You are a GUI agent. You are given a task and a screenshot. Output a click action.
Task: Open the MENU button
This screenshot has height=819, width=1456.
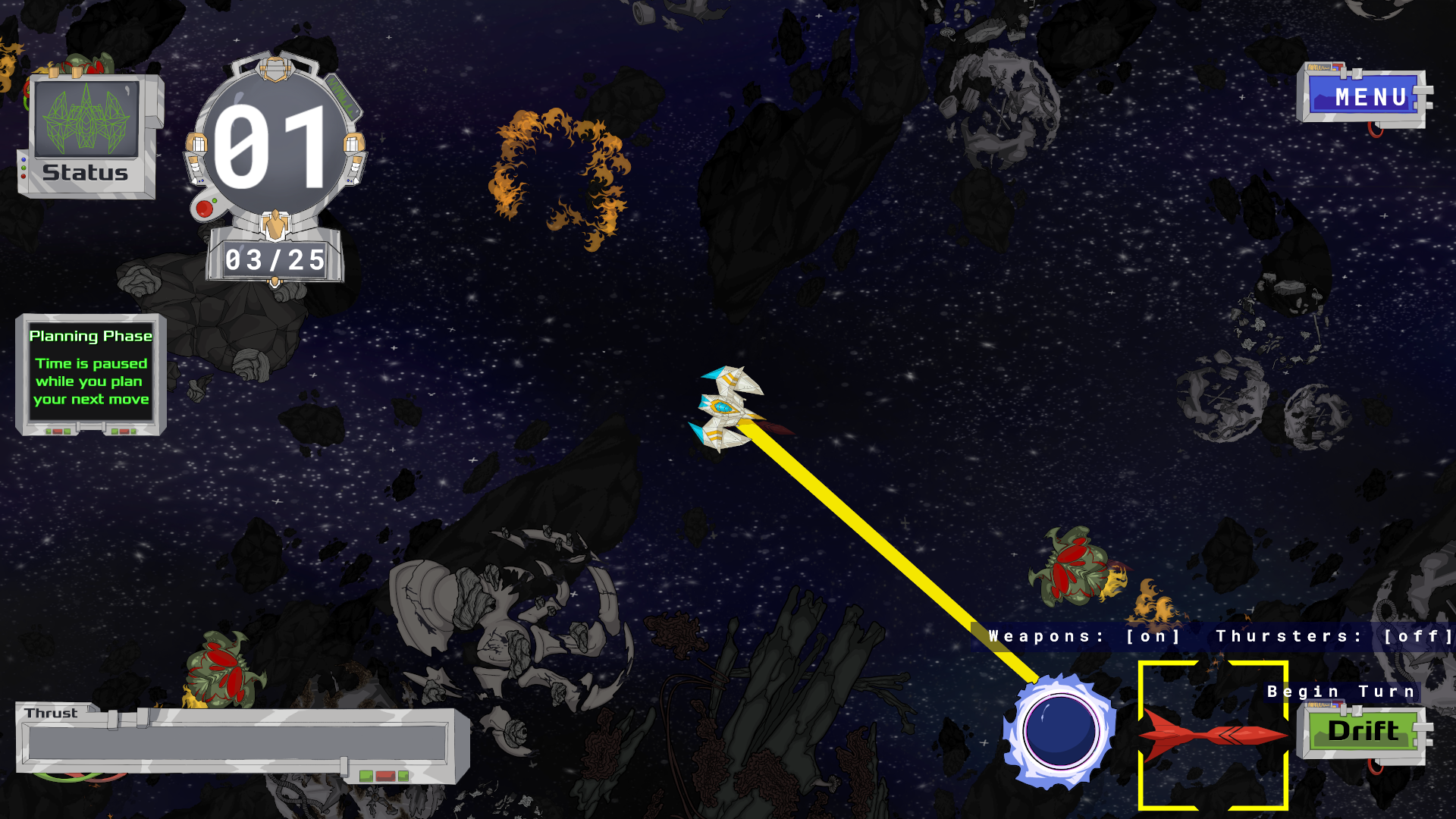(1365, 97)
